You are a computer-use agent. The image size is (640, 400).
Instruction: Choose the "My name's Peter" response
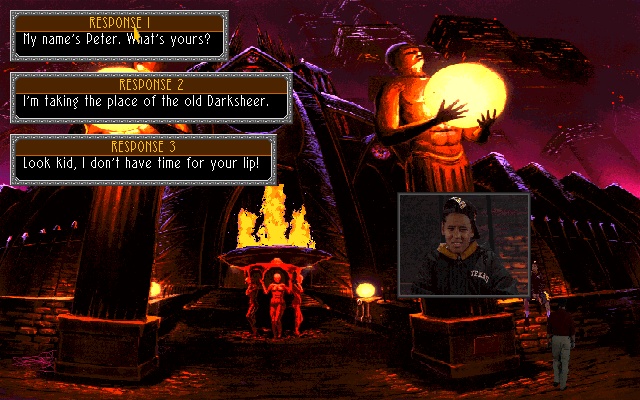tap(119, 40)
